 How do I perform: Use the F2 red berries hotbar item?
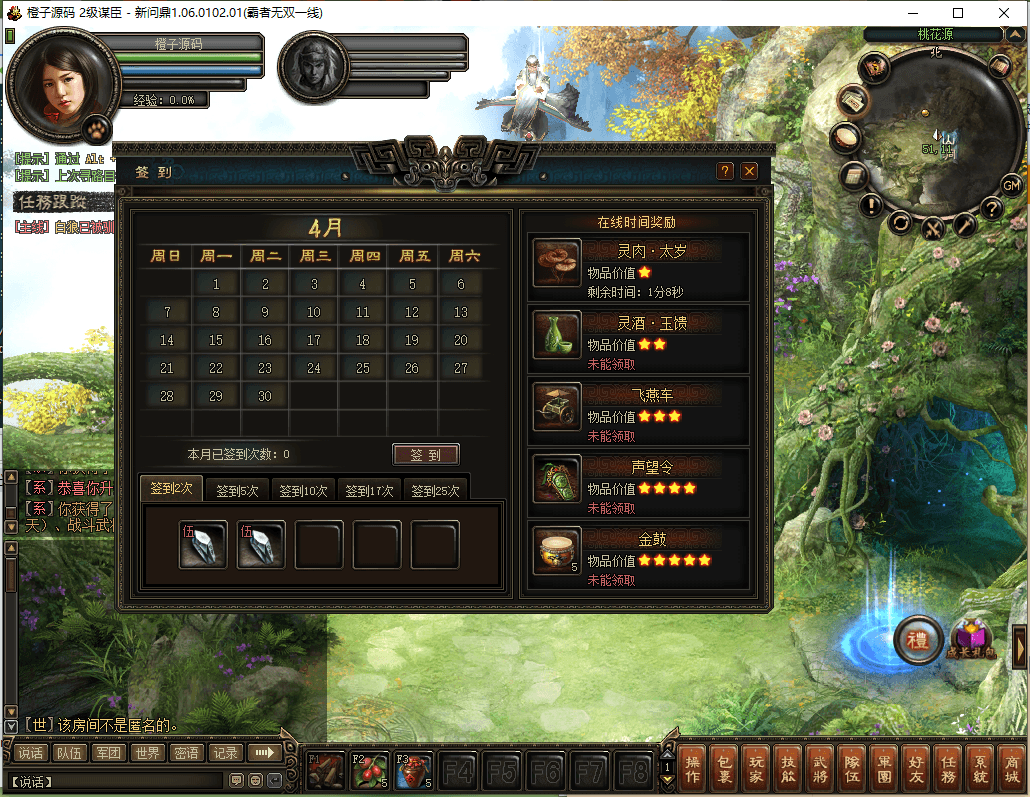(x=369, y=770)
